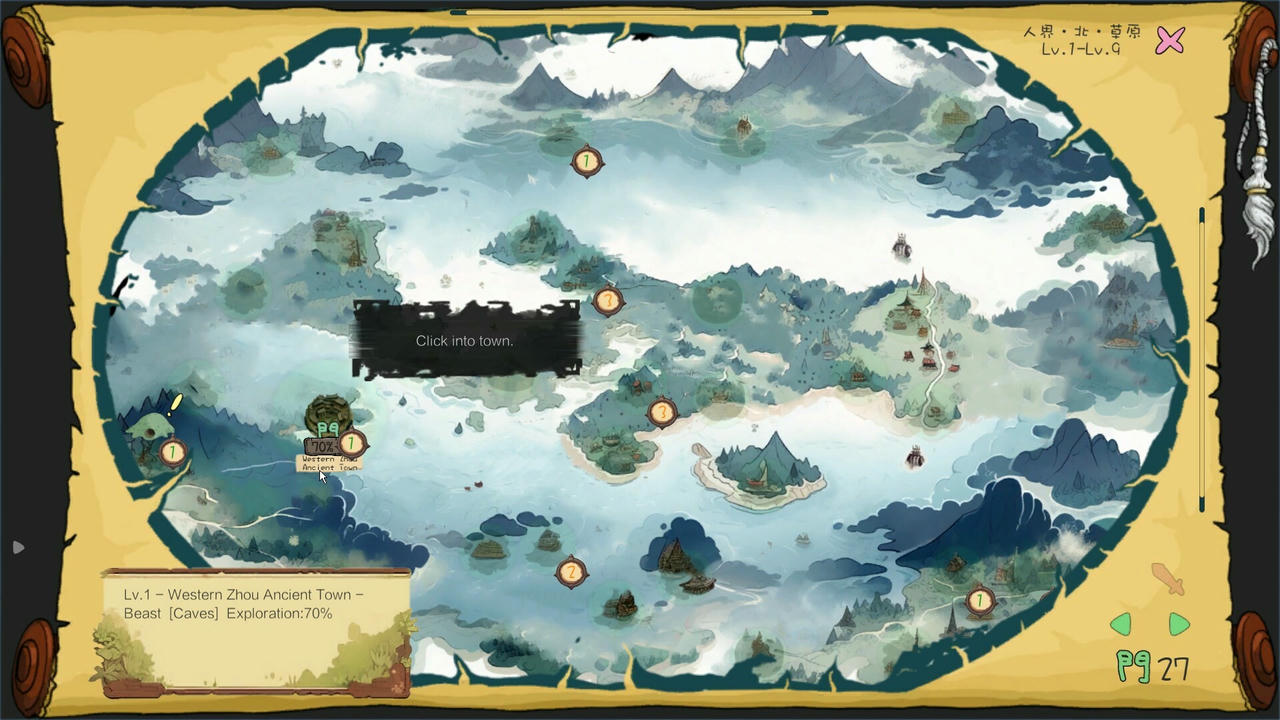
Task: Click the 'Click into town' tooltip
Action: 464,341
